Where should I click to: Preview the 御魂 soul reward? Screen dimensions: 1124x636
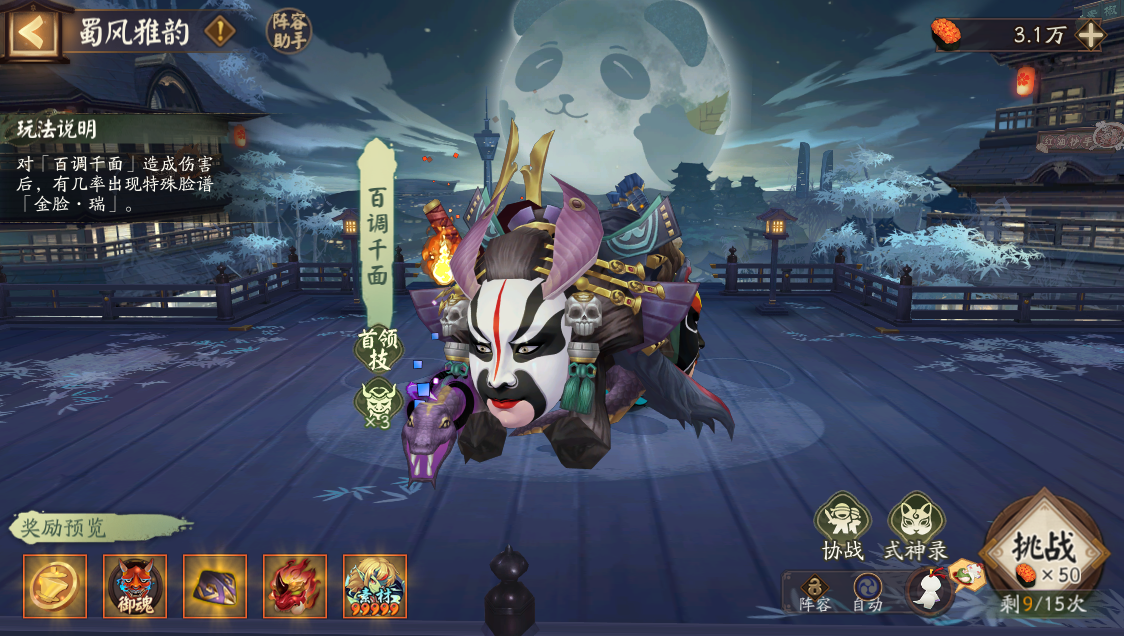click(135, 585)
